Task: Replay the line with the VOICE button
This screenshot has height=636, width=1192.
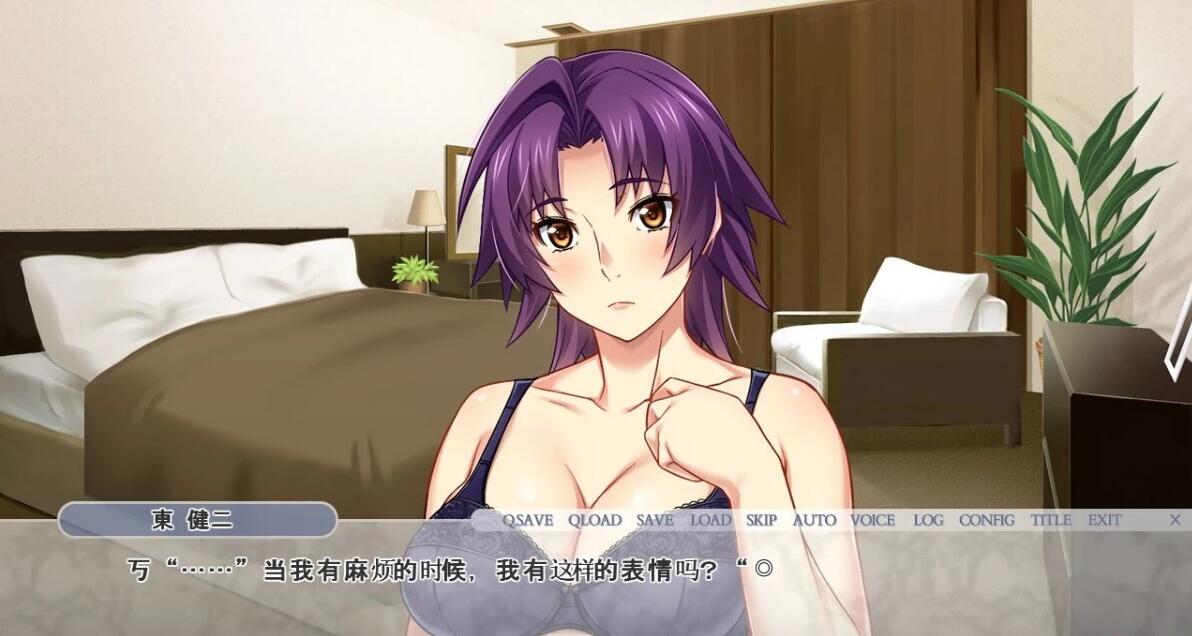Action: point(873,520)
